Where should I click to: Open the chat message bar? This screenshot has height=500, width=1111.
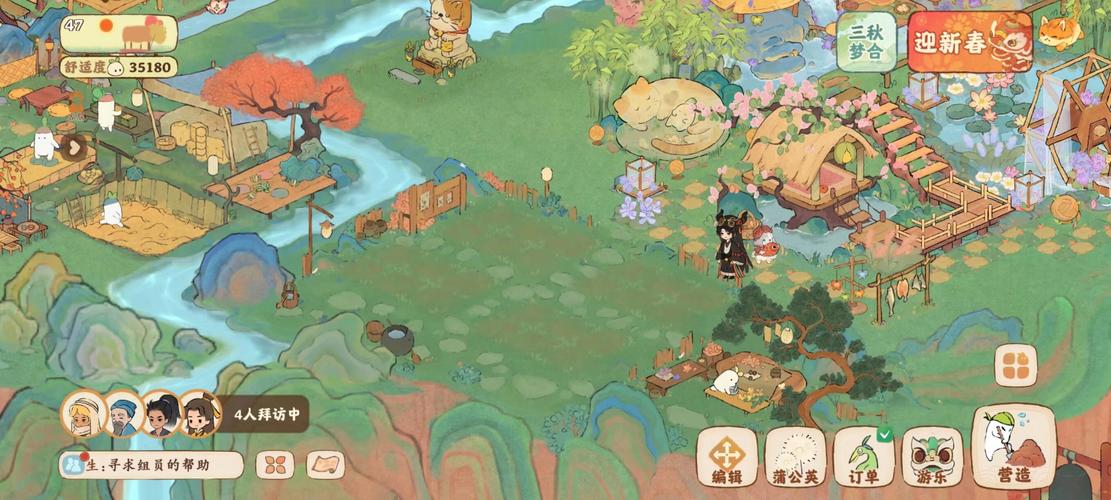[x=151, y=465]
